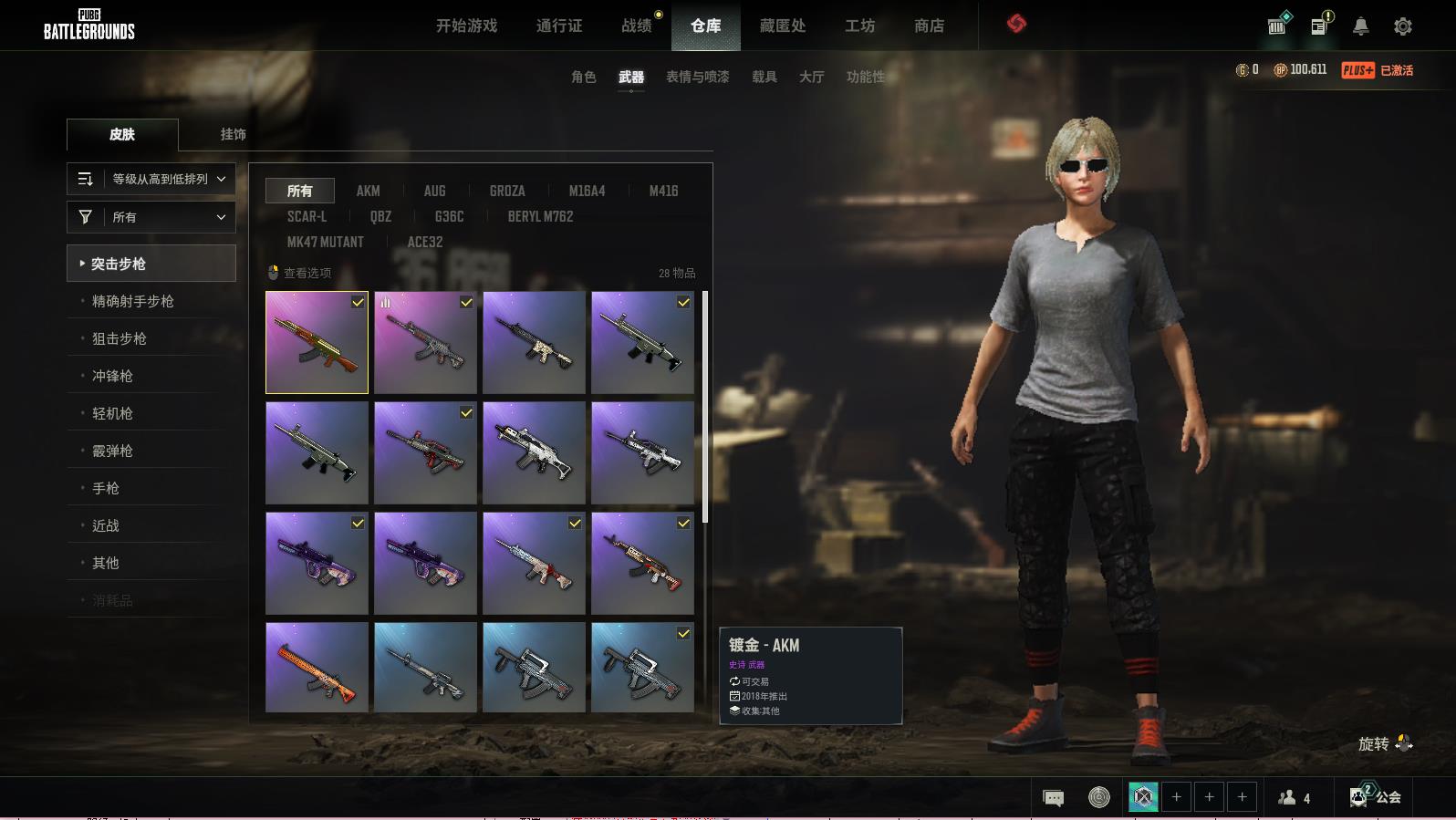Open the 等级从高到低排列 sort dropdown
This screenshot has height=820, width=1456.
coord(151,179)
